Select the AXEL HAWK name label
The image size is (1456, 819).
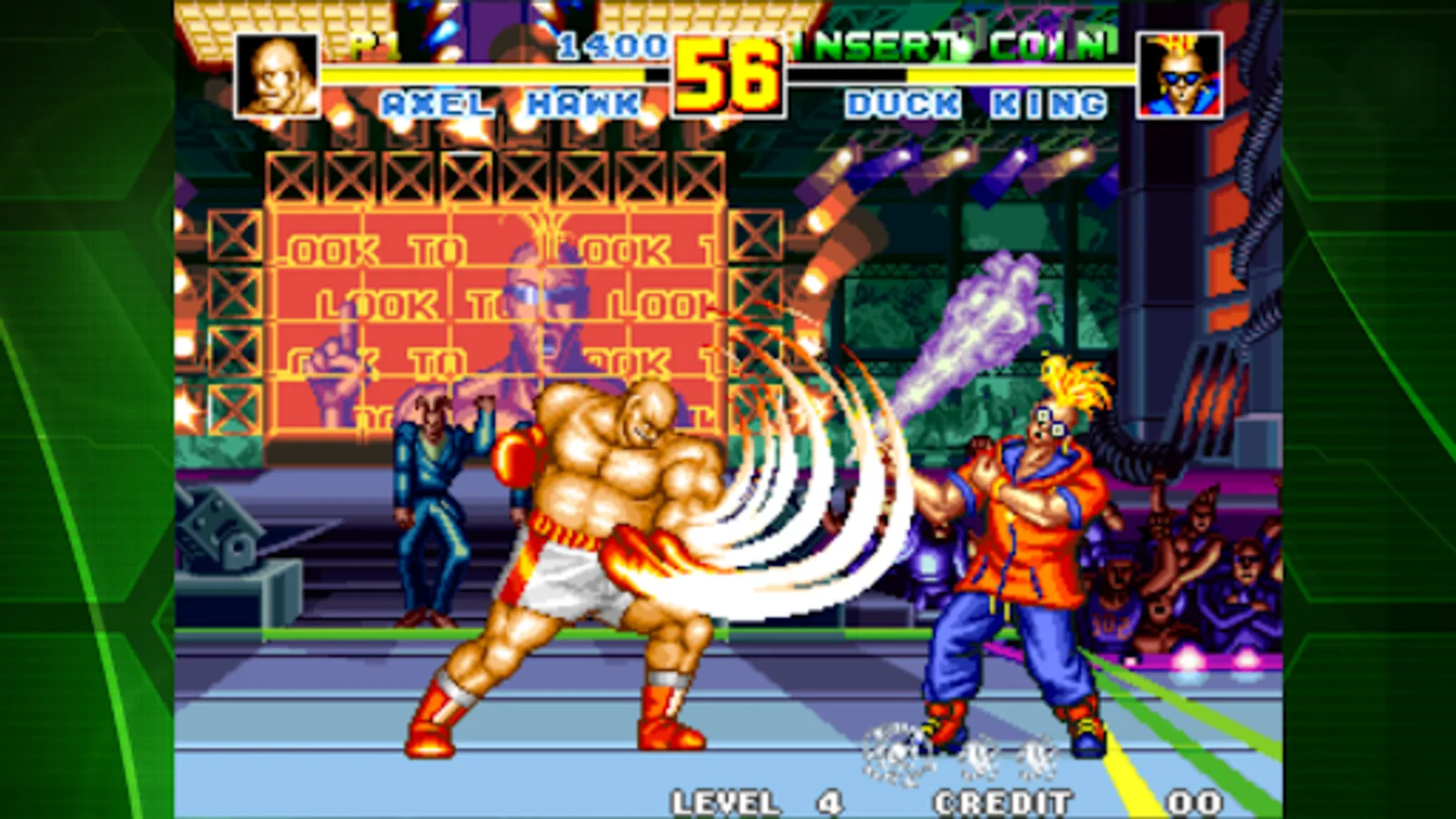coord(510,103)
